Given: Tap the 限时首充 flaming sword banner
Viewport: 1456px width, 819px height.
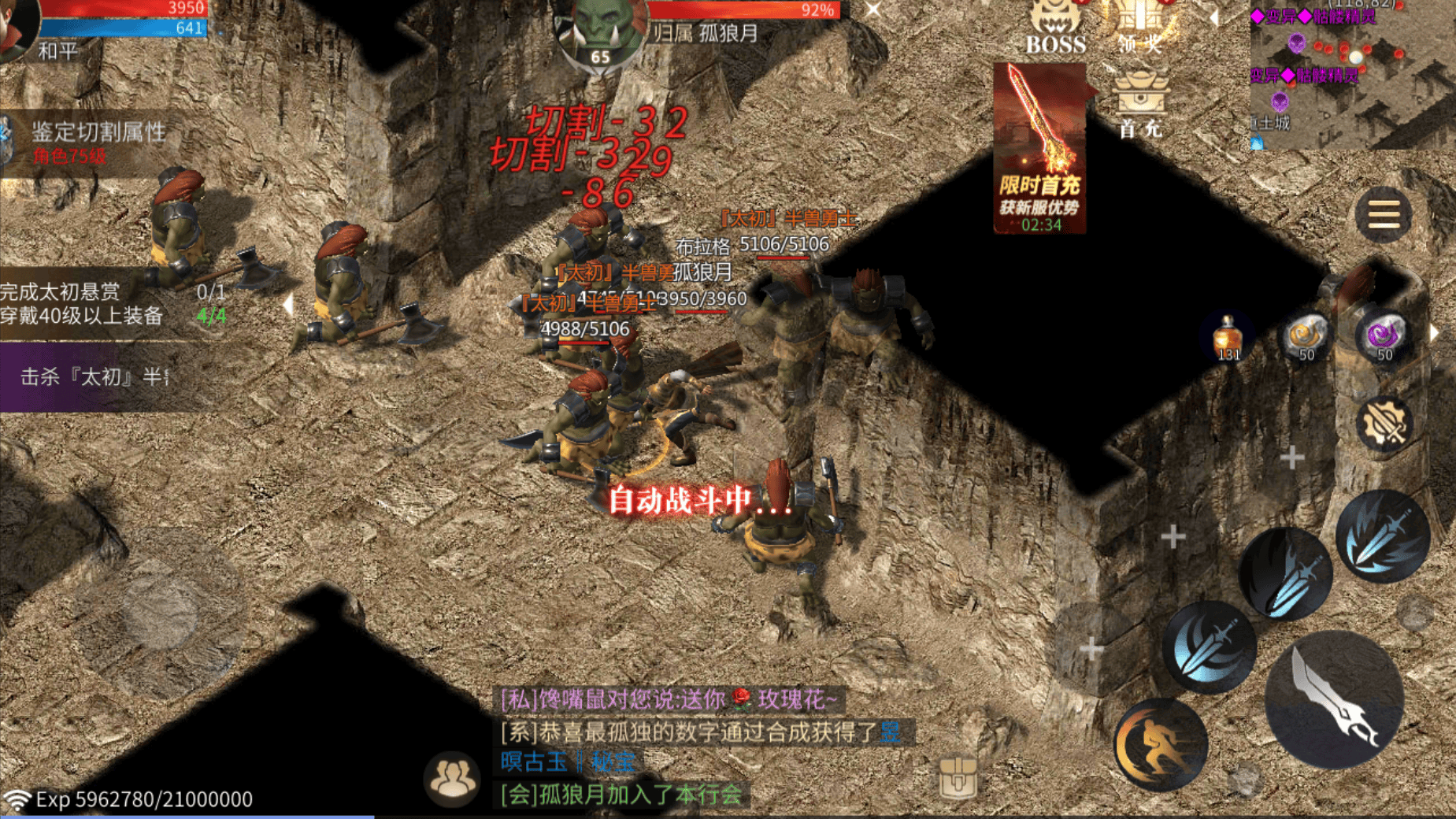Looking at the screenshot, I should coord(1040,148).
